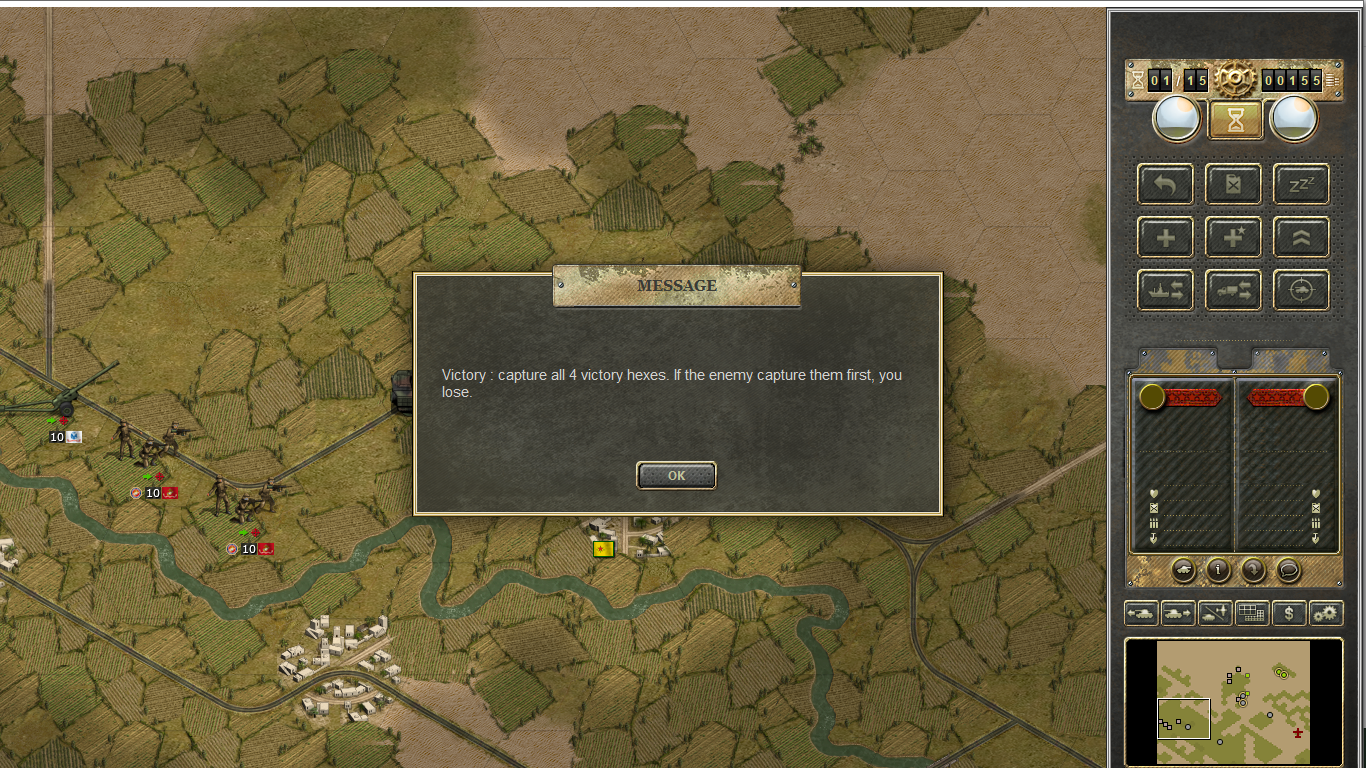Upgrade the unit with the chevrons button
This screenshot has width=1366, height=768.
point(1301,238)
